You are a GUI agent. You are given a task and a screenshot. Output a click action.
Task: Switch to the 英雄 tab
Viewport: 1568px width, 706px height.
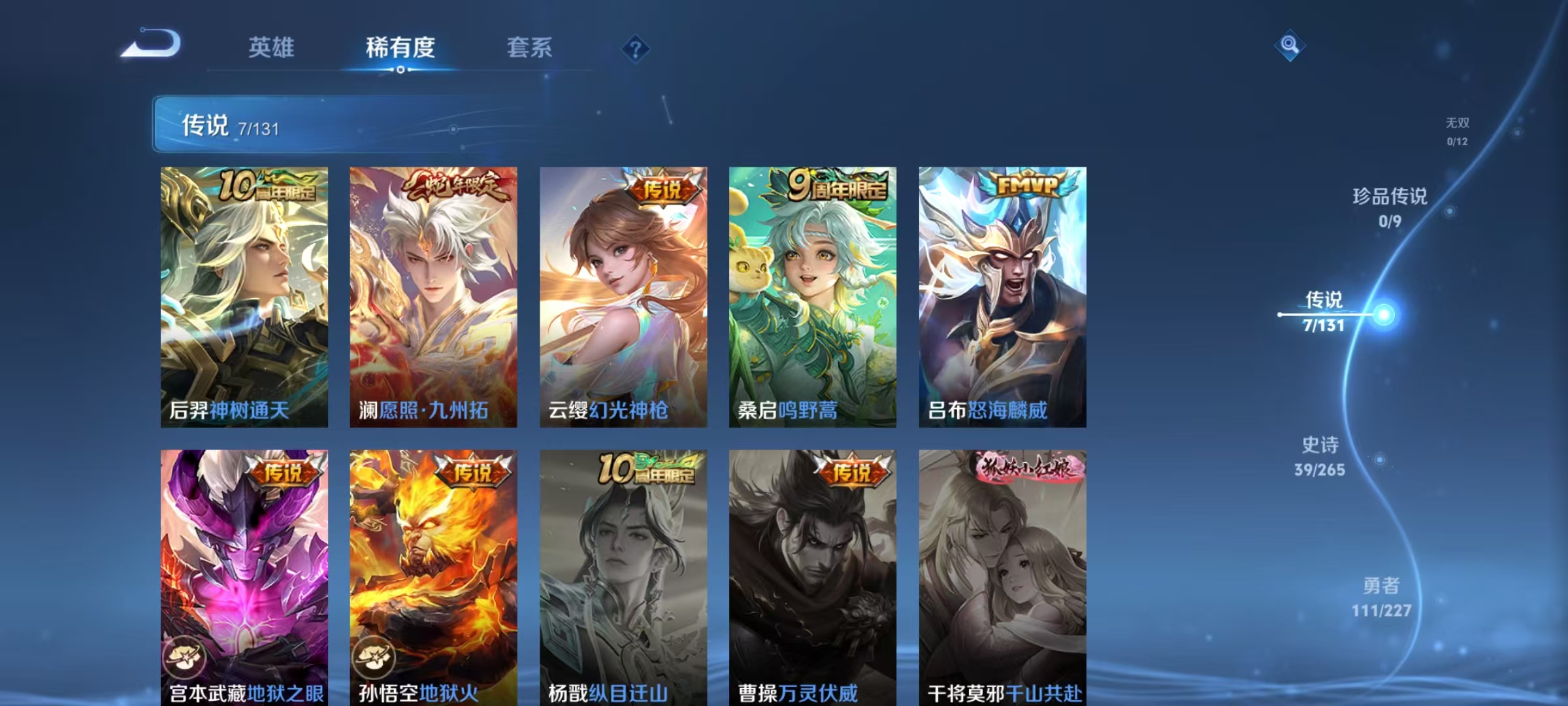[272, 46]
